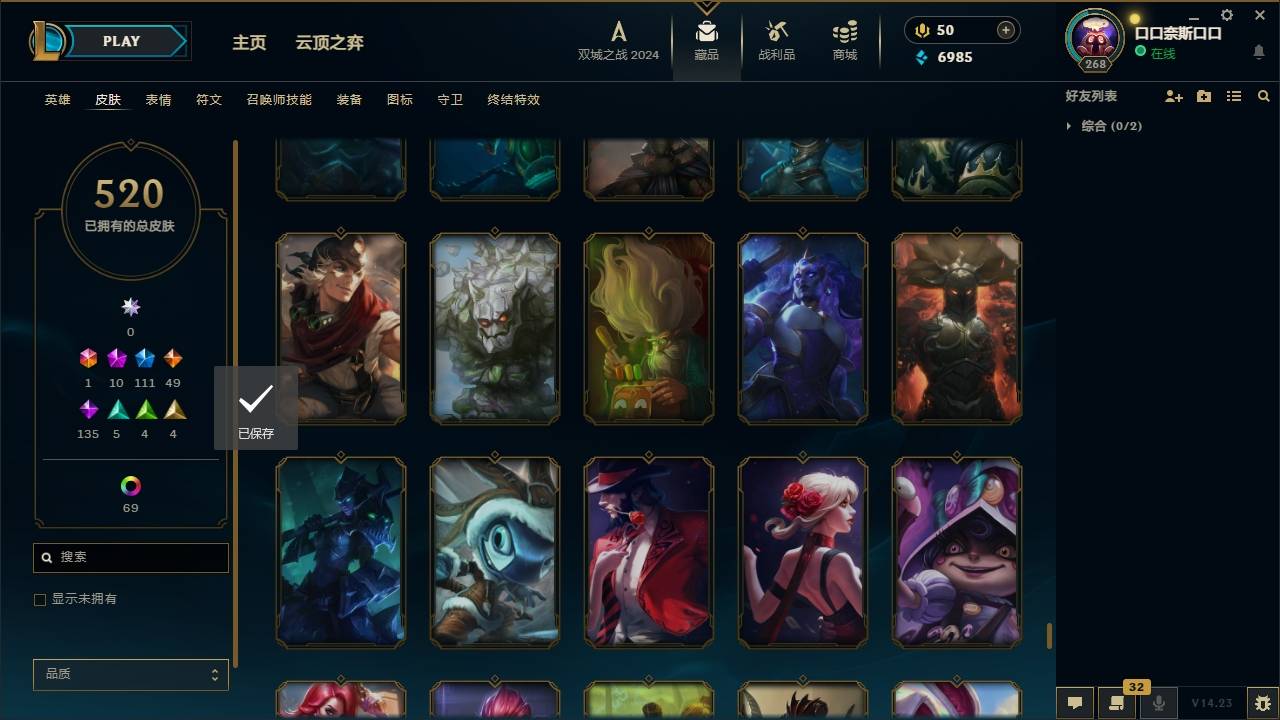Viewport: 1280px width, 720px height.
Task: Click the PLAY button
Action: [120, 41]
